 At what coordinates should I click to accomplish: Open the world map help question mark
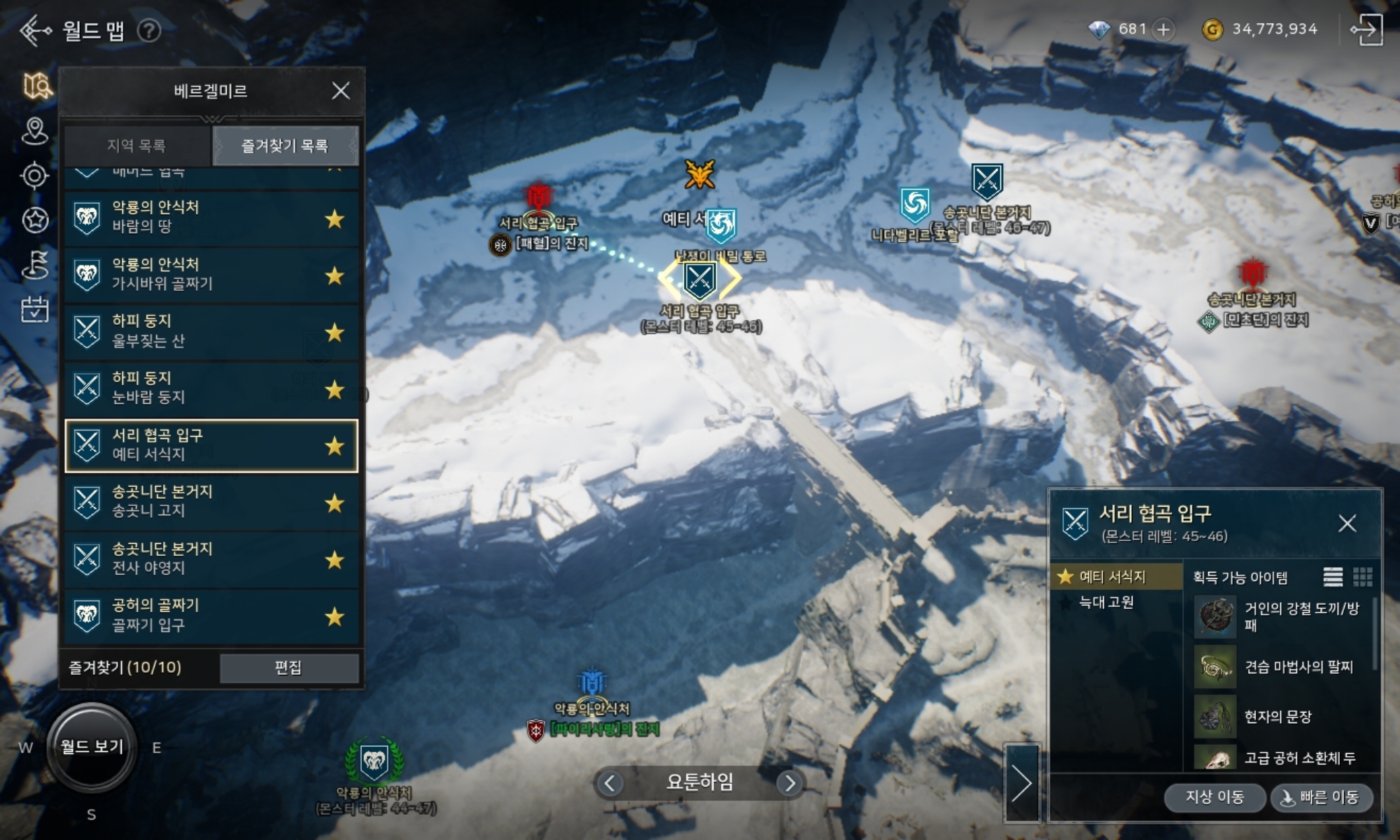[x=148, y=31]
